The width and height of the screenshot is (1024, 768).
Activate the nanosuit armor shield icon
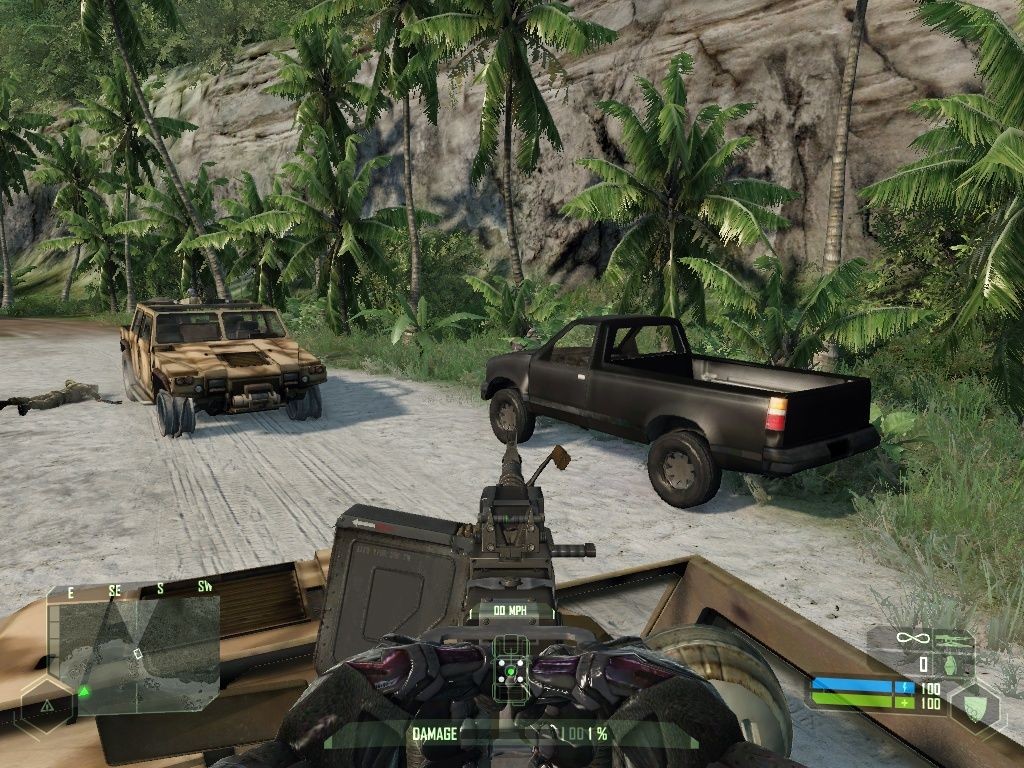point(975,704)
